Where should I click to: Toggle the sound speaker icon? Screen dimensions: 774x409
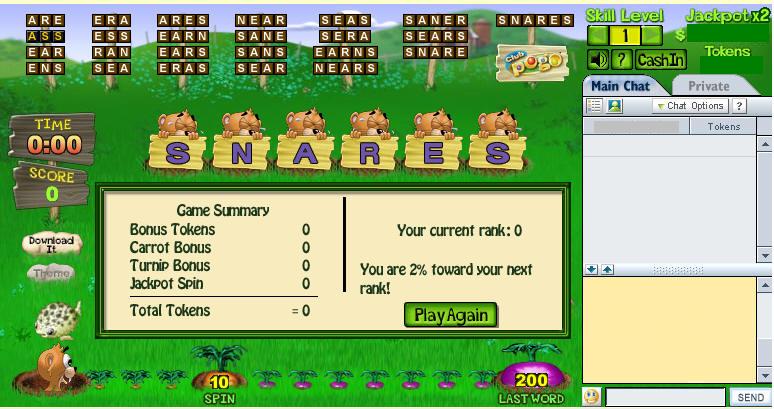click(x=597, y=60)
